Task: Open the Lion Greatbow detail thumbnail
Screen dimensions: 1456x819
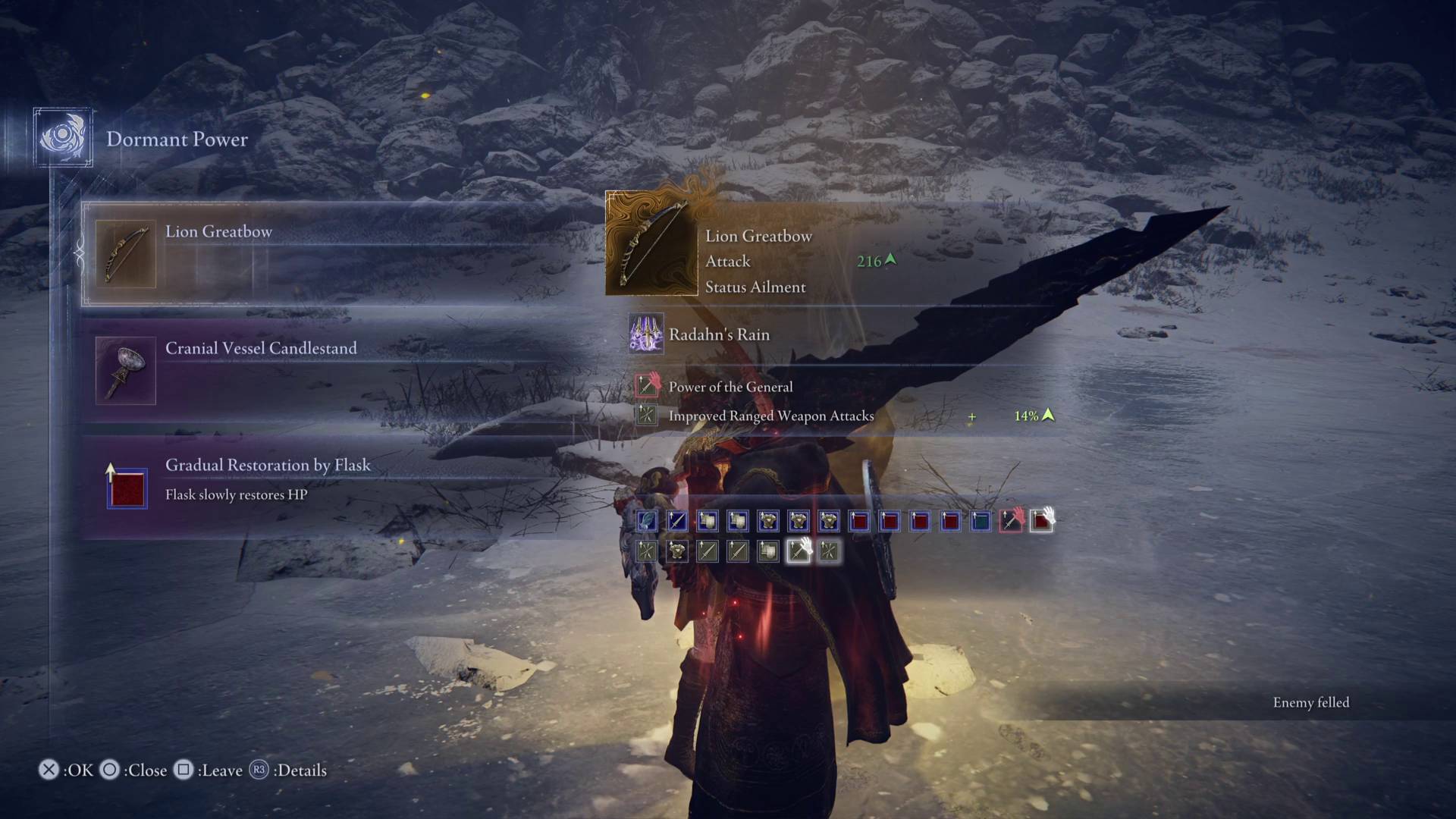Action: (651, 244)
